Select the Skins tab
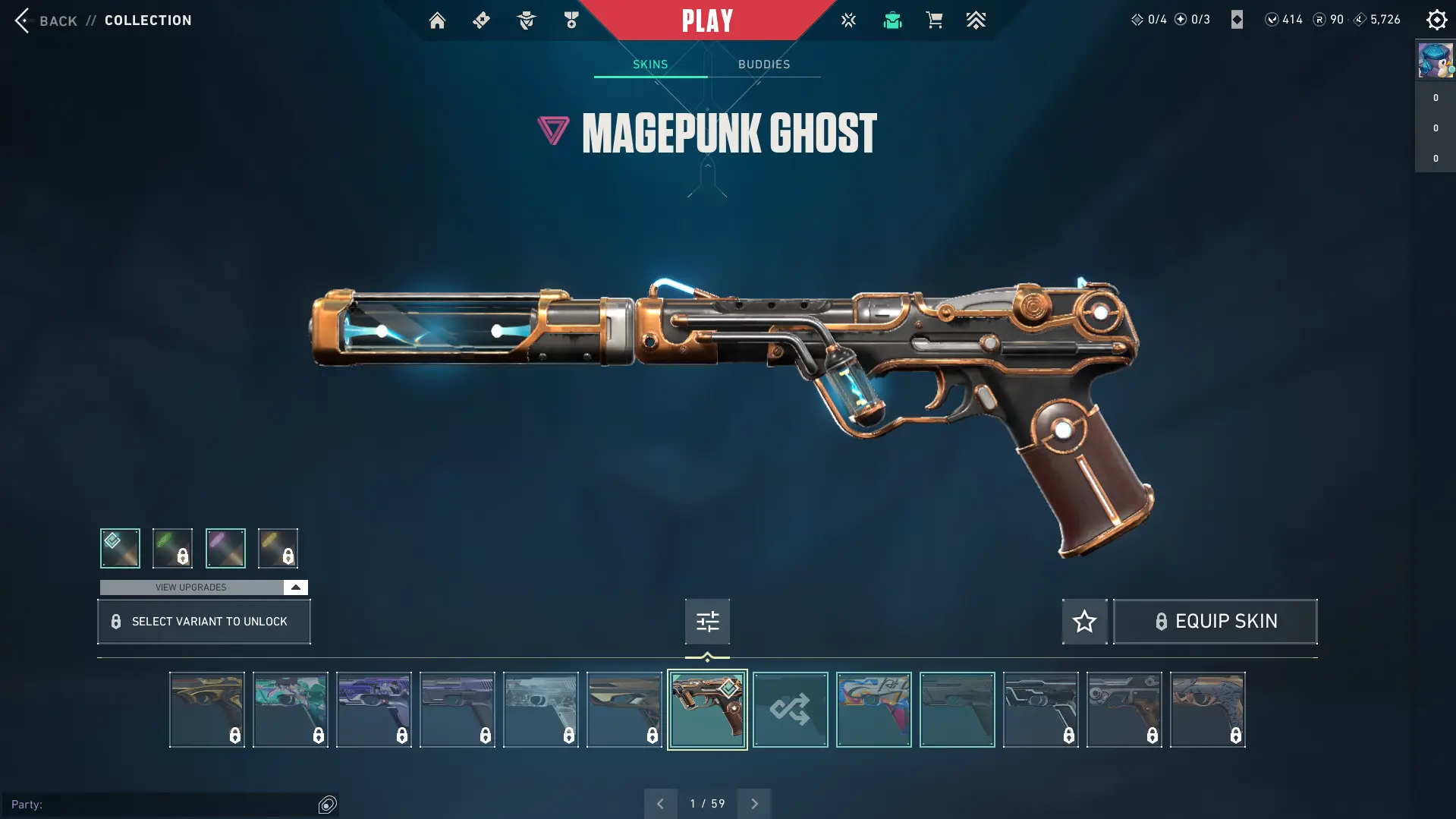Image resolution: width=1456 pixels, height=819 pixels. (650, 65)
